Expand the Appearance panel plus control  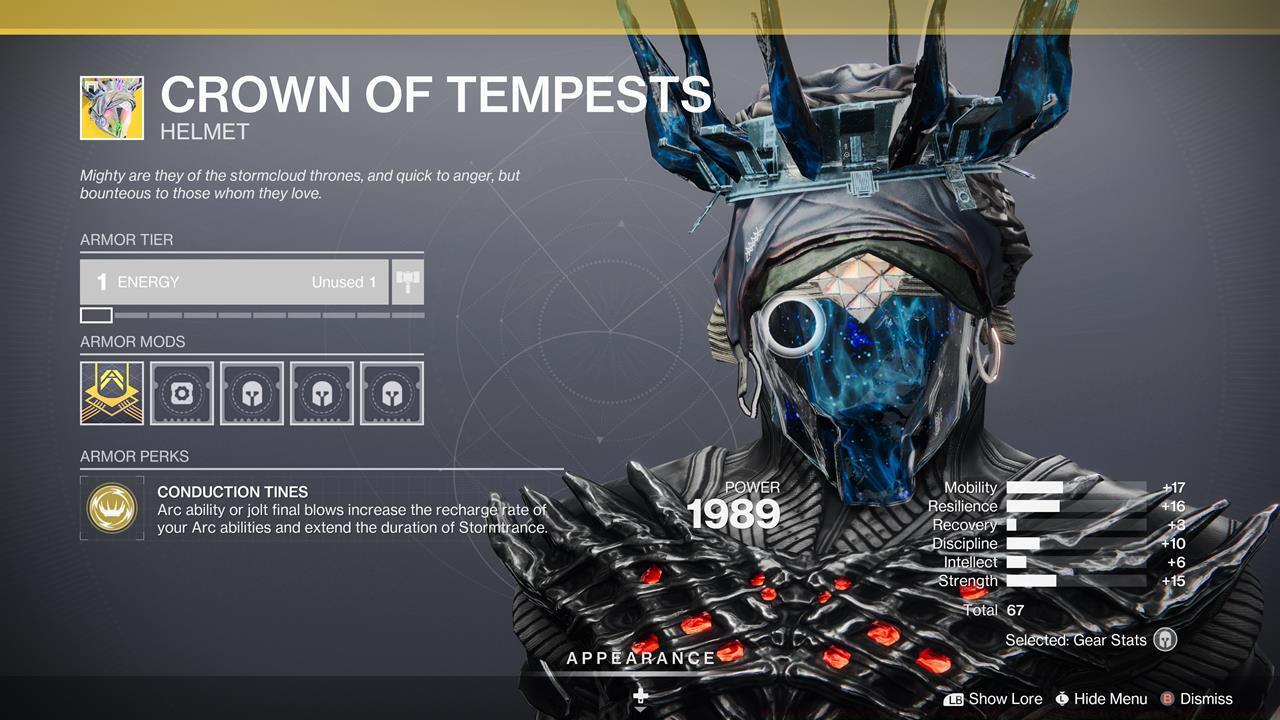click(640, 694)
